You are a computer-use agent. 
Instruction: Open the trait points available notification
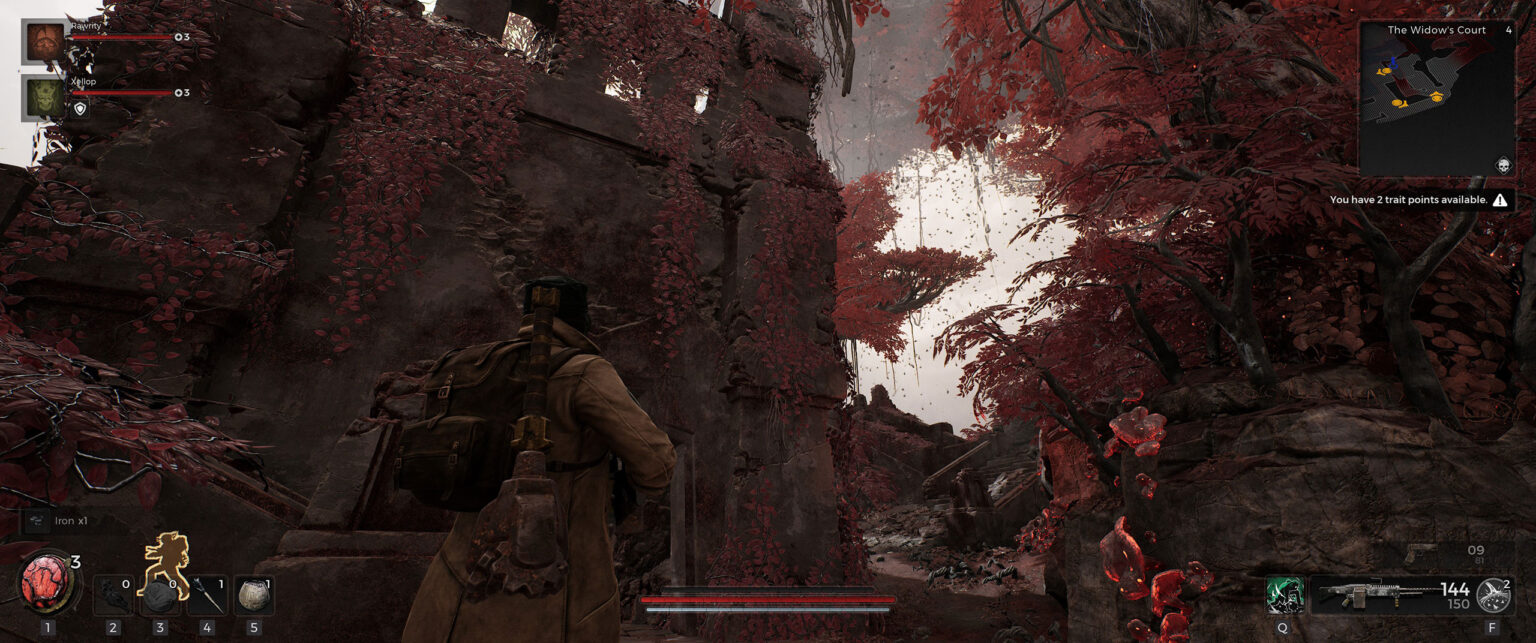coord(1419,200)
